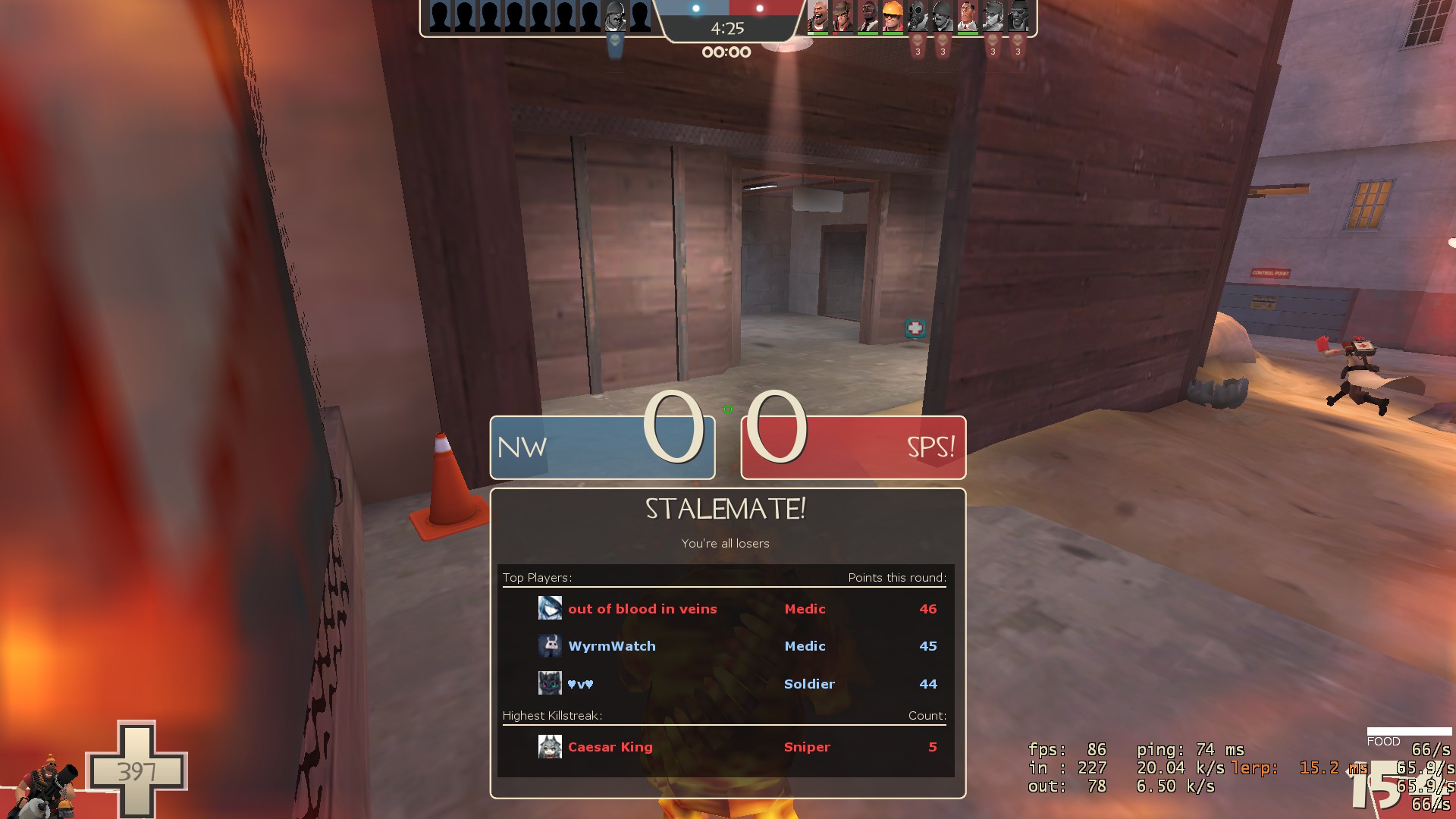The image size is (1456, 819).
Task: Select the red Engineer hardhat portrait
Action: (893, 16)
